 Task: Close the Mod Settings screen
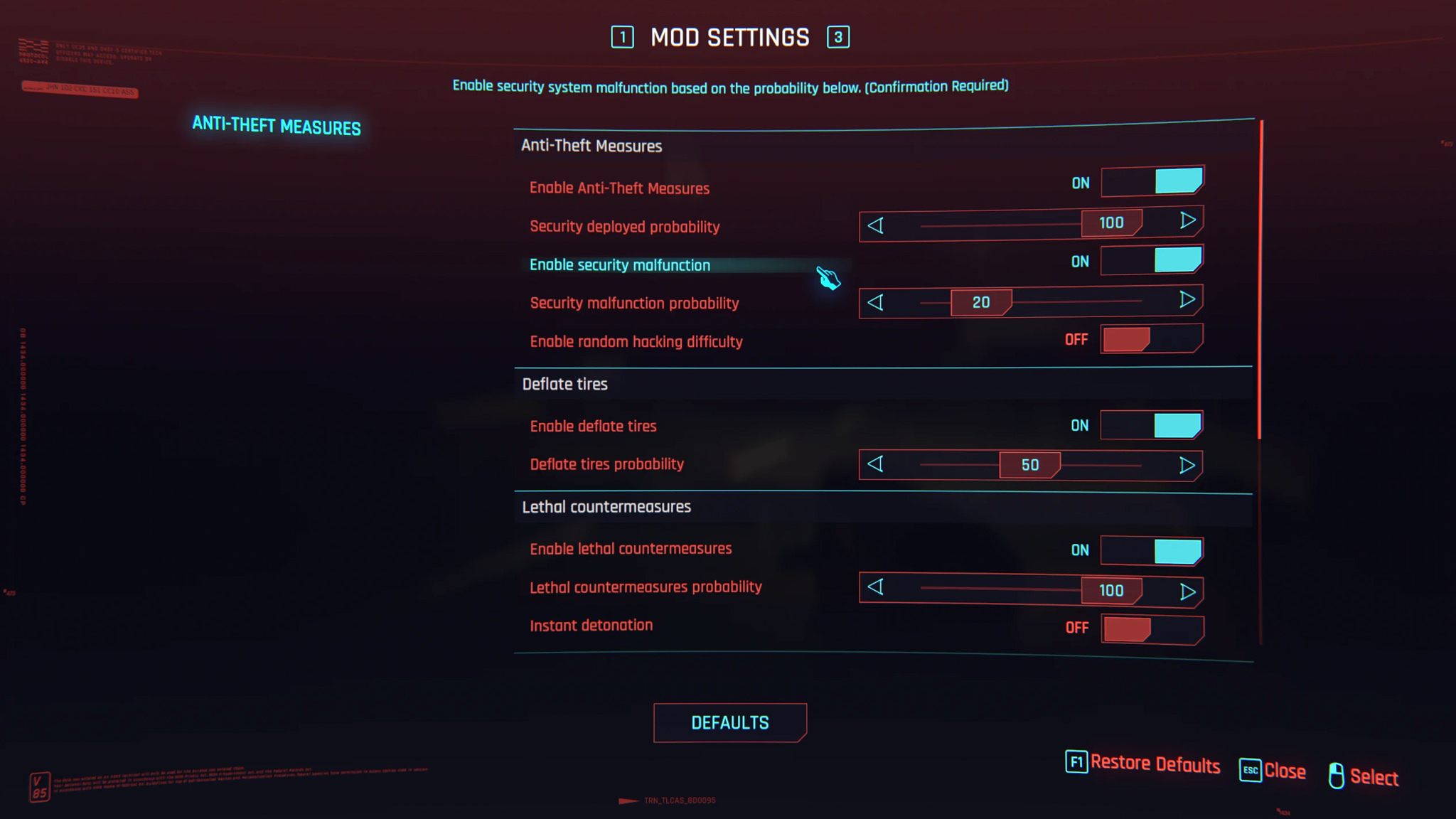point(1273,771)
